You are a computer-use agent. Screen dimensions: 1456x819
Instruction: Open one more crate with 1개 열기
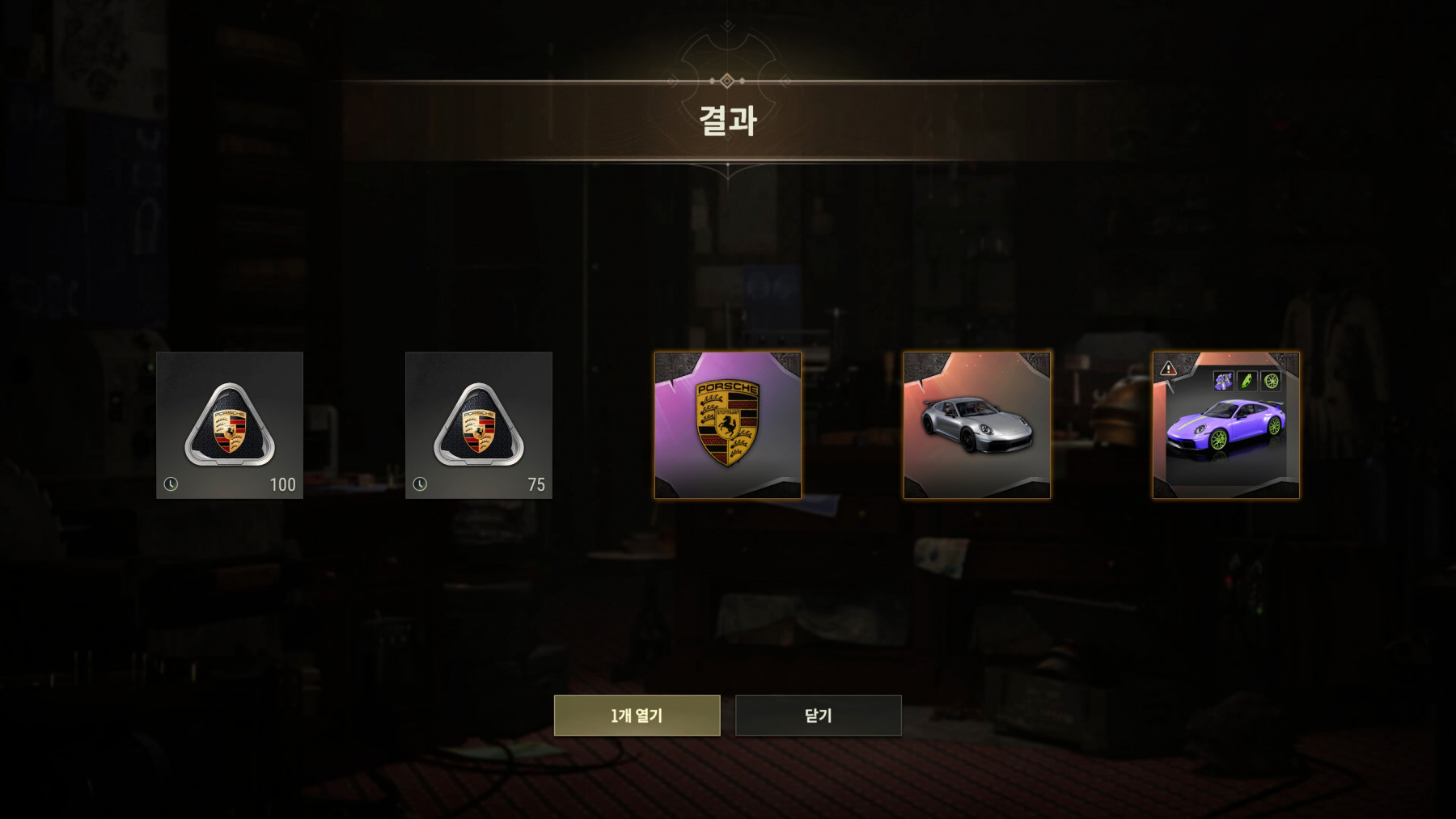637,716
